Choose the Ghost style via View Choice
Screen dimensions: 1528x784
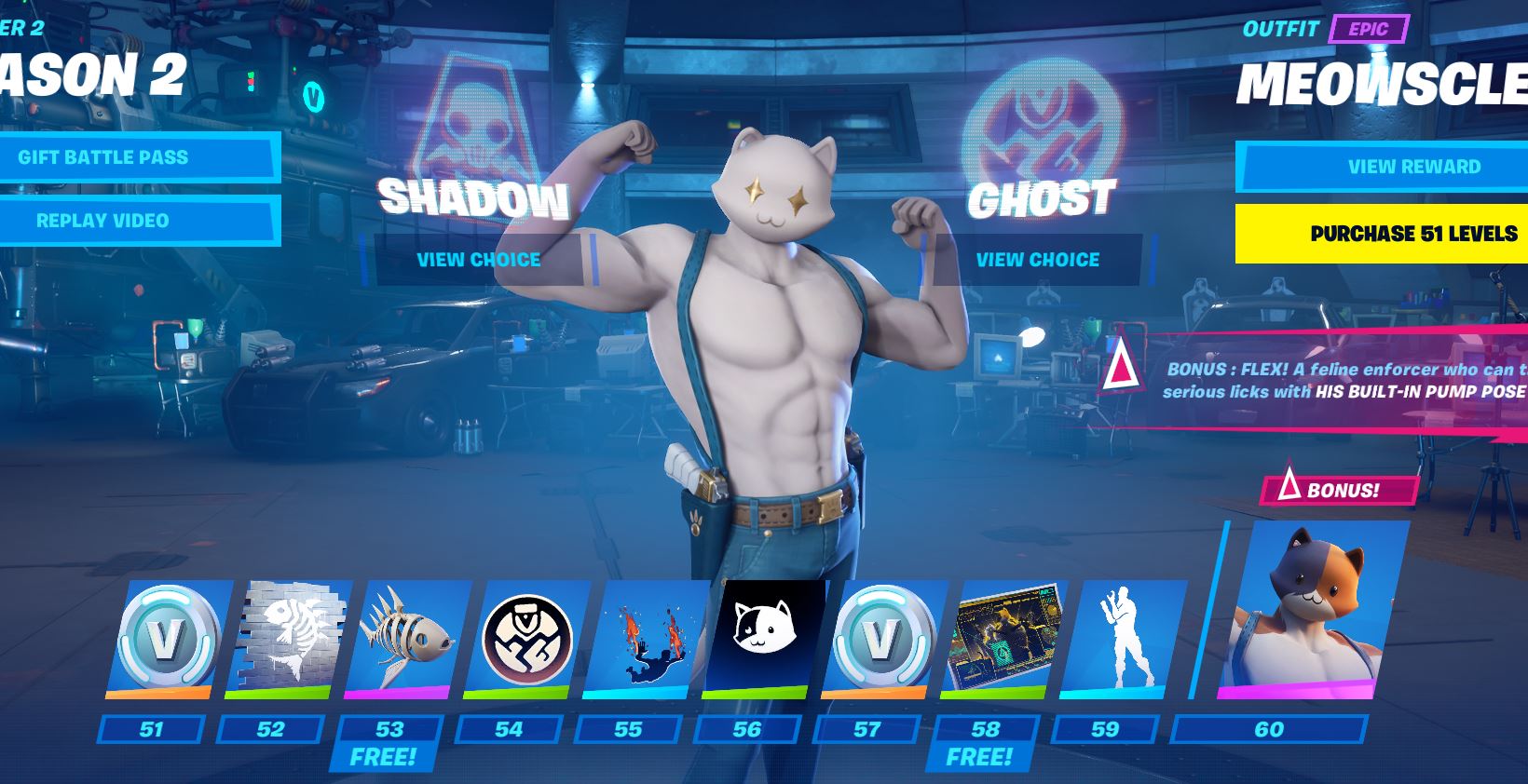(1036, 260)
